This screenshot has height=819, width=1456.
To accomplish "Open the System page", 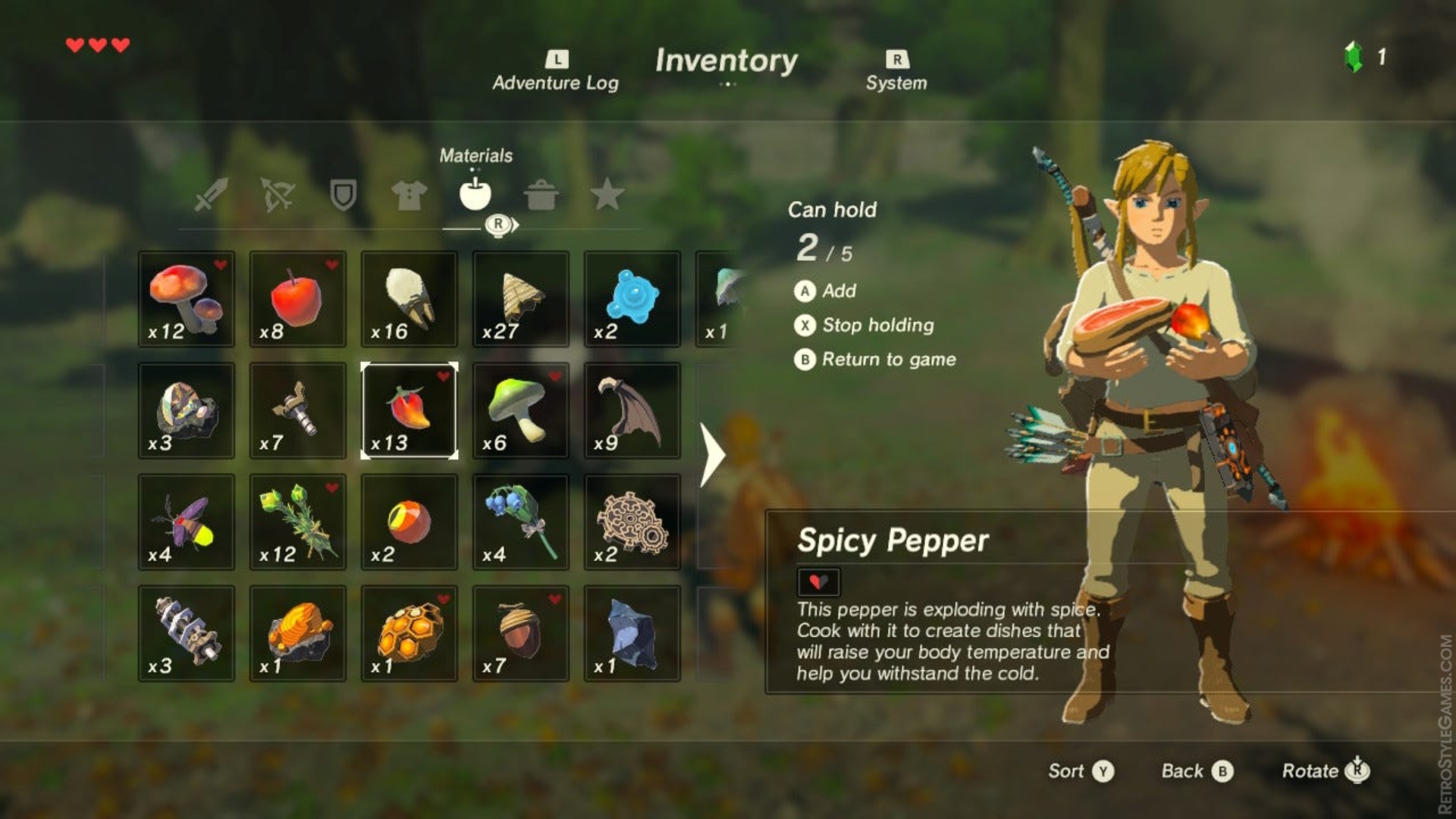I will (x=896, y=73).
